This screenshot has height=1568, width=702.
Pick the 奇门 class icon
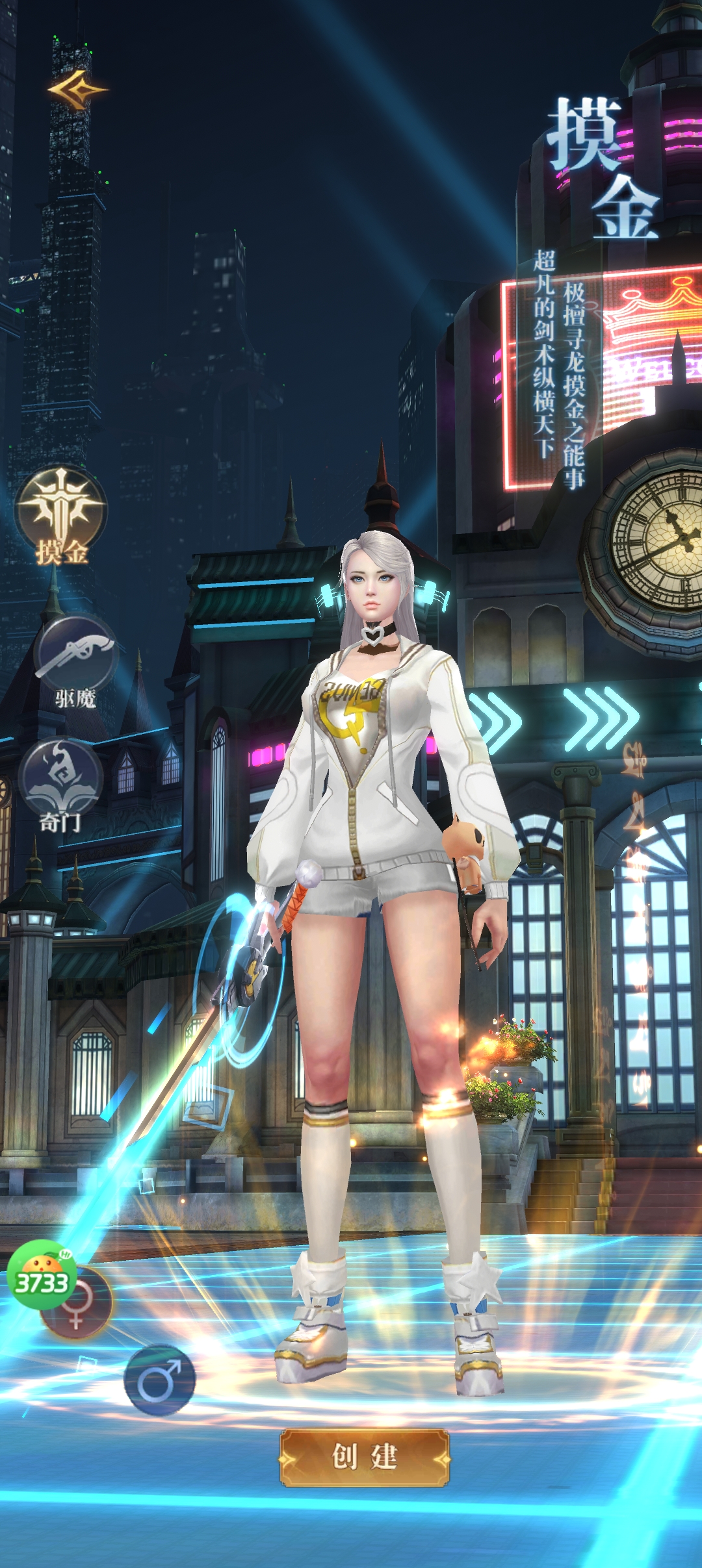click(x=60, y=779)
